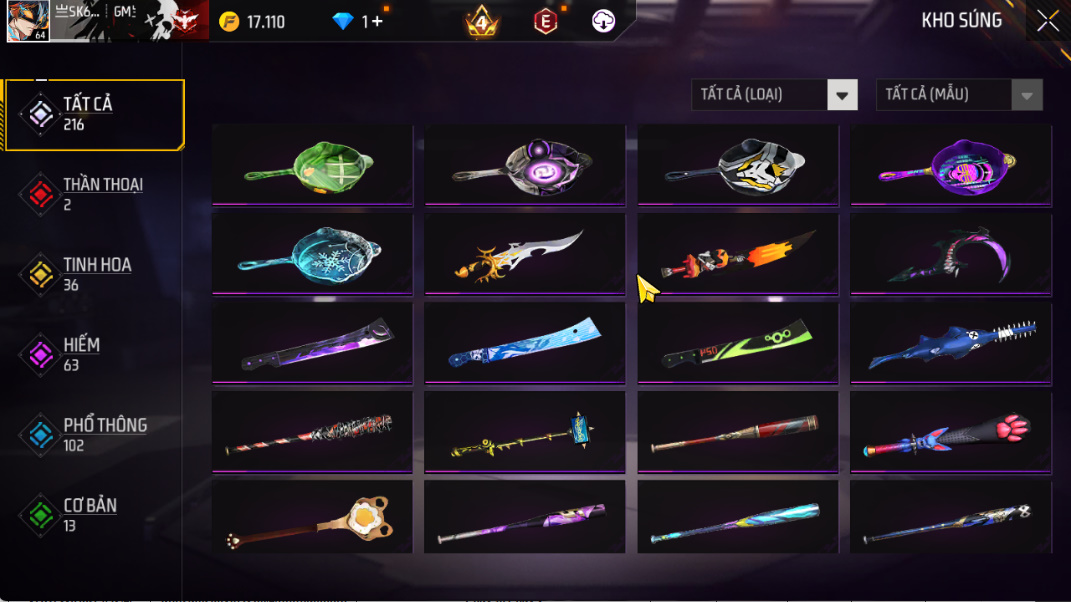Viewport: 1071px width, 602px height.
Task: Open the player profile avatar
Action: [x=27, y=21]
